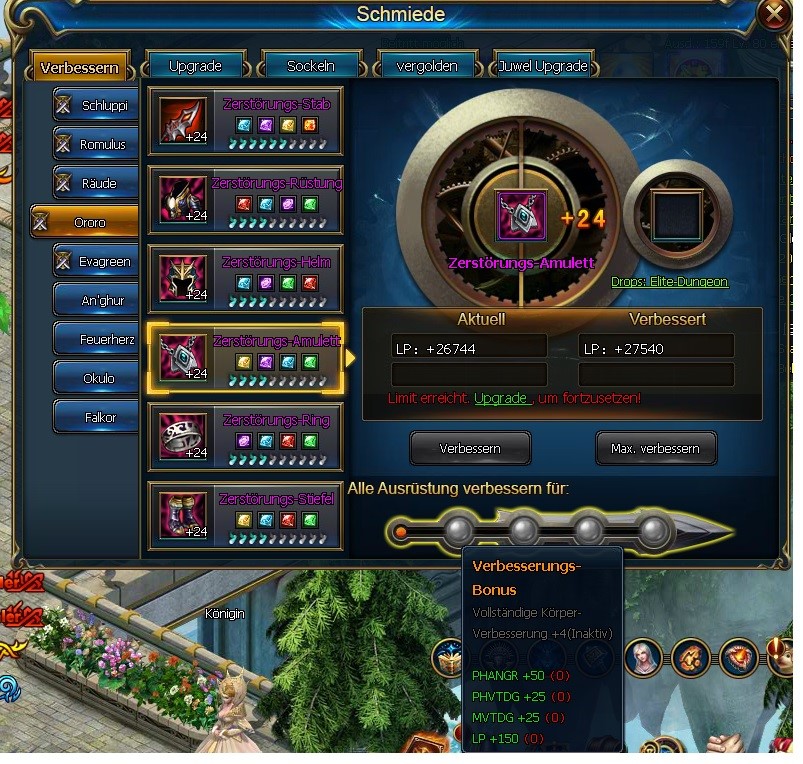Select Okulo from the list
The width and height of the screenshot is (803, 764).
[x=95, y=378]
